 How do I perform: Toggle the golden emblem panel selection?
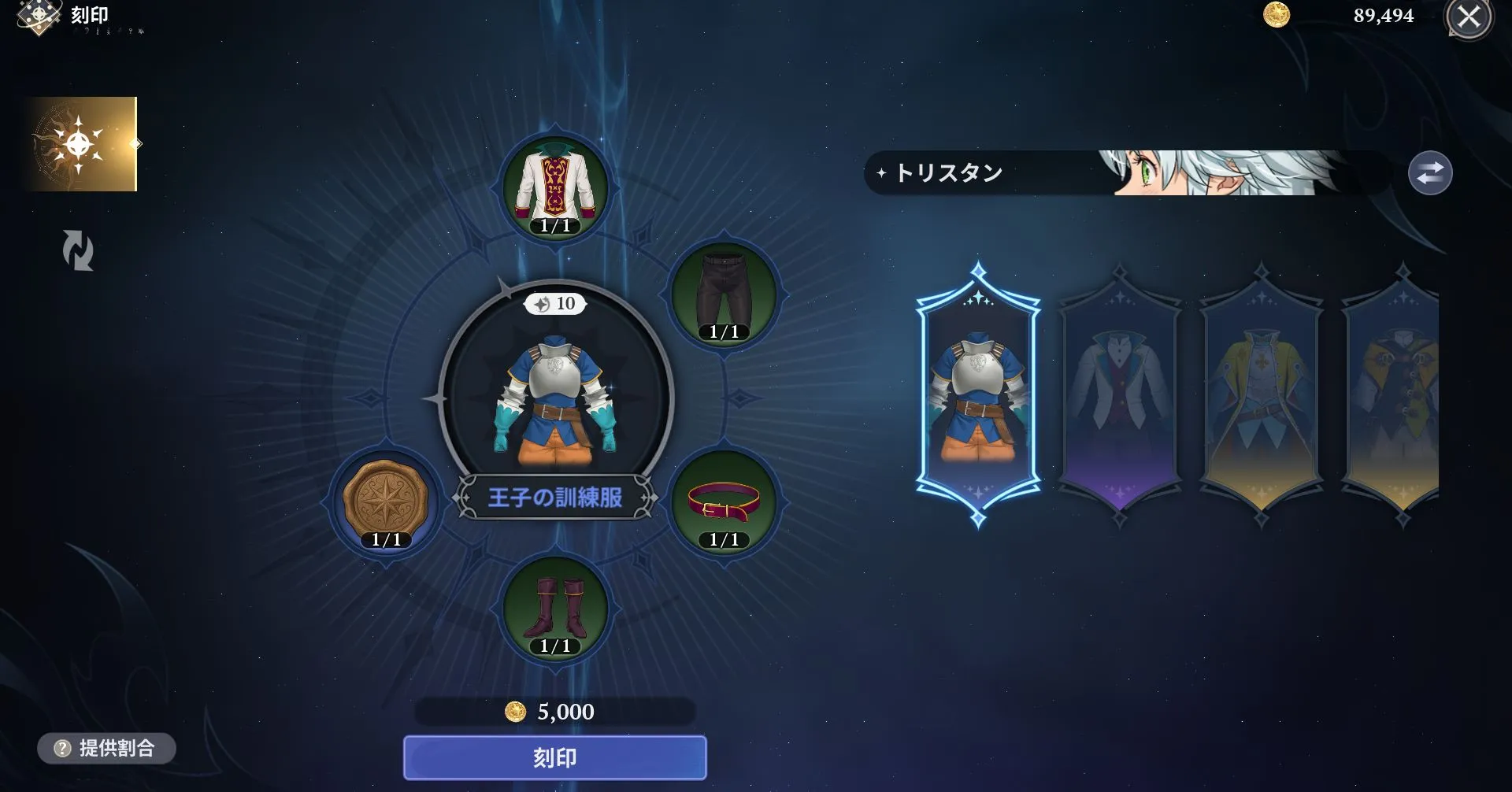(x=81, y=144)
